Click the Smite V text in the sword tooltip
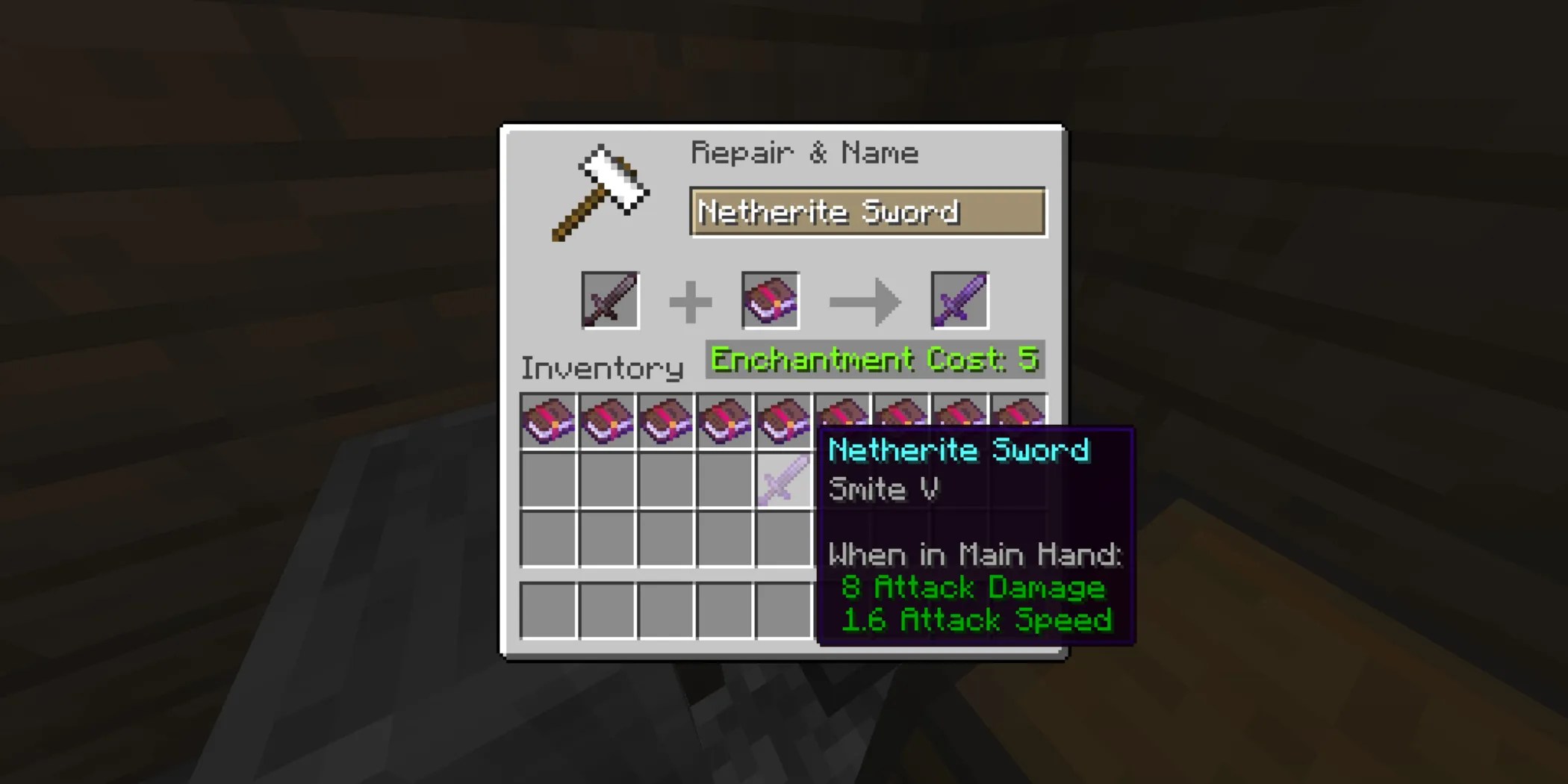 (884, 490)
